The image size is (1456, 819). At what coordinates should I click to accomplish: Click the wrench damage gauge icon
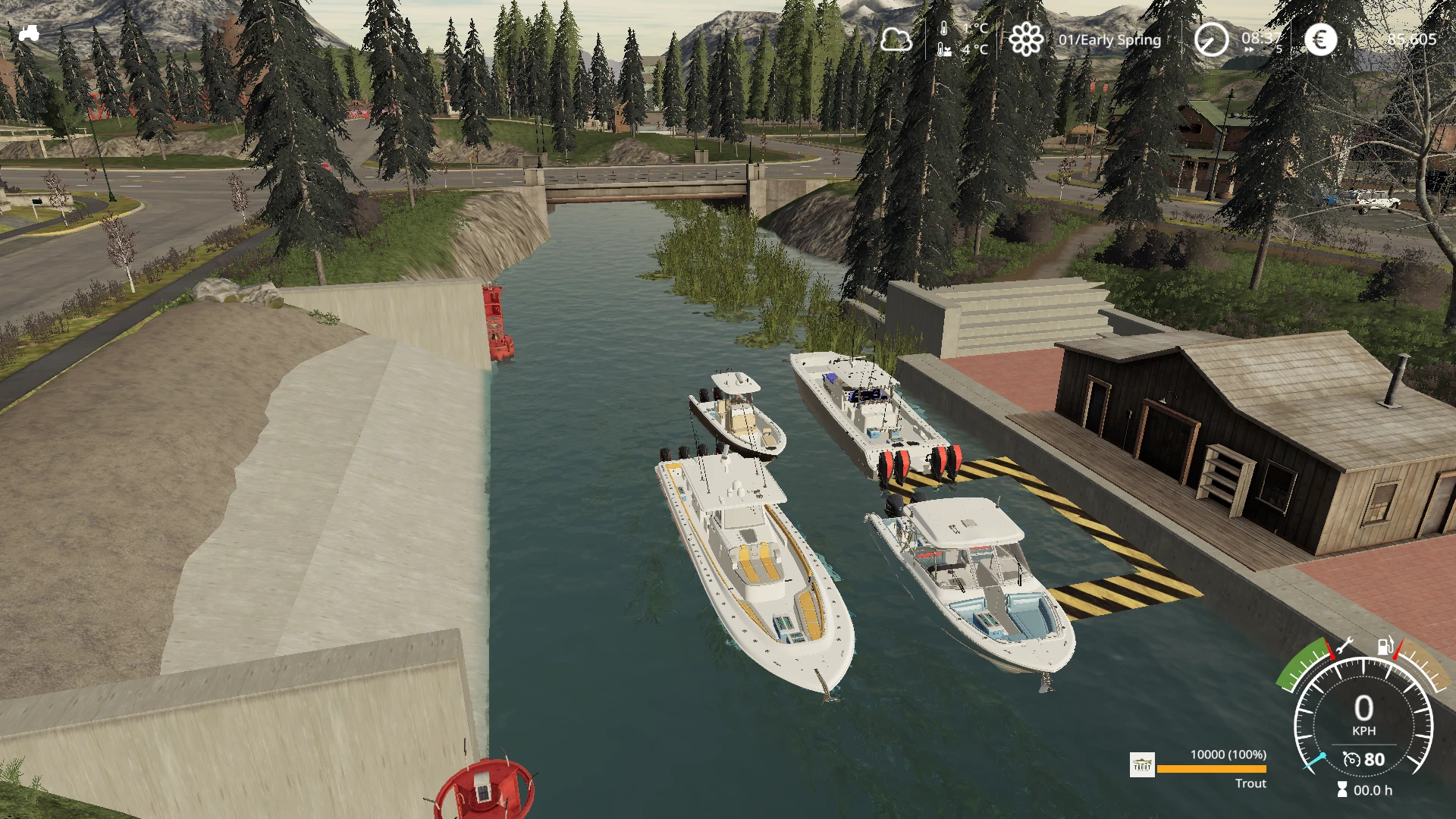click(1345, 647)
